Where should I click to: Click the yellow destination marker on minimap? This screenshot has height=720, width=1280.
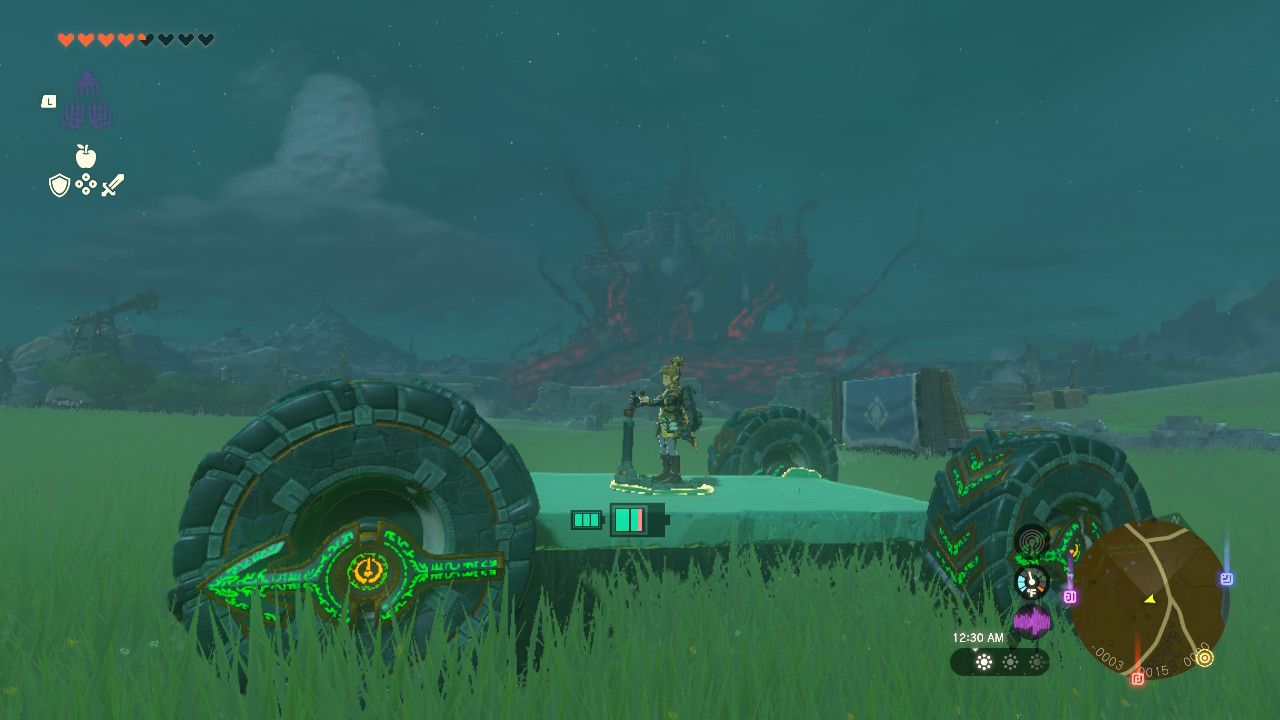click(1204, 657)
